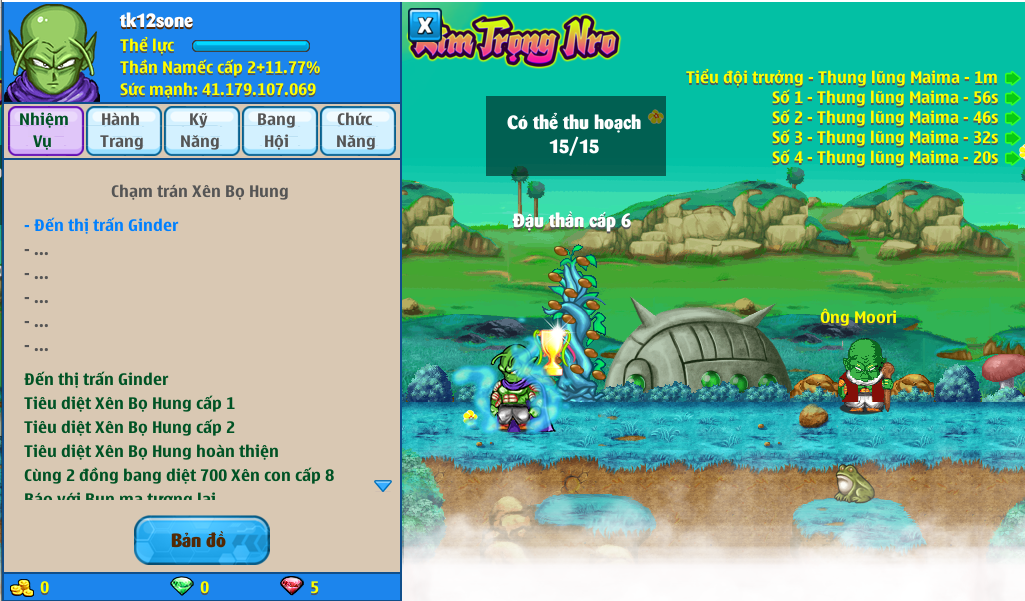Select the 'Số 3 - Thung lũng Maima' entry

click(x=884, y=137)
